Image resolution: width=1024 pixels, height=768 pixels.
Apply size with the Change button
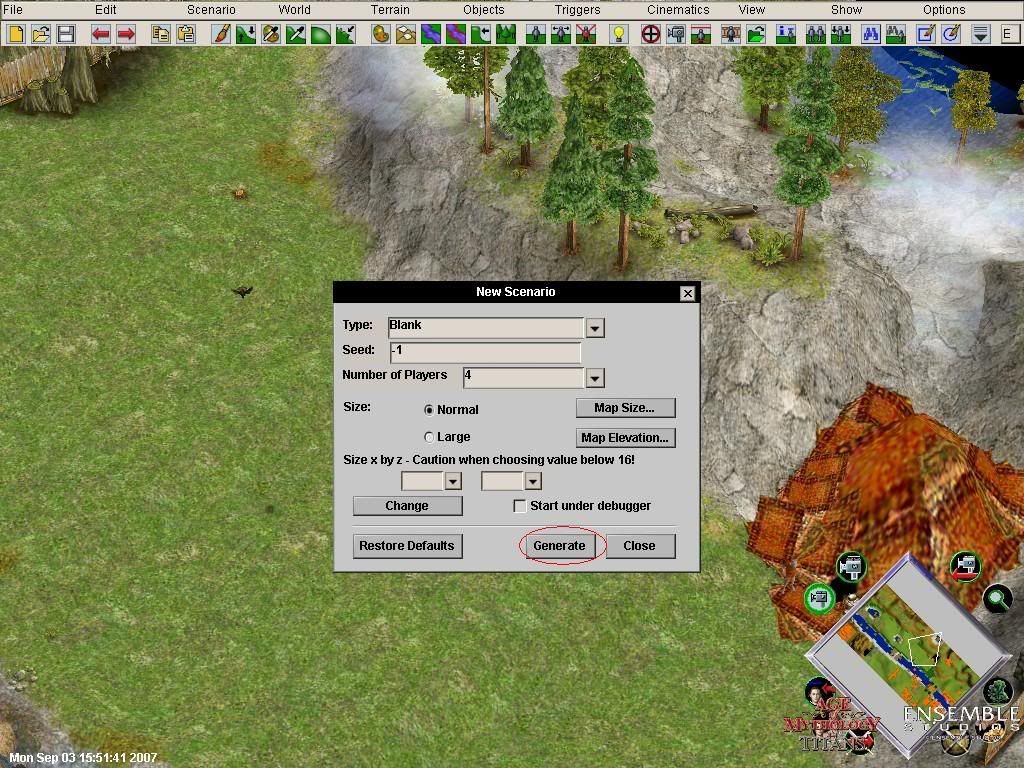(x=407, y=506)
